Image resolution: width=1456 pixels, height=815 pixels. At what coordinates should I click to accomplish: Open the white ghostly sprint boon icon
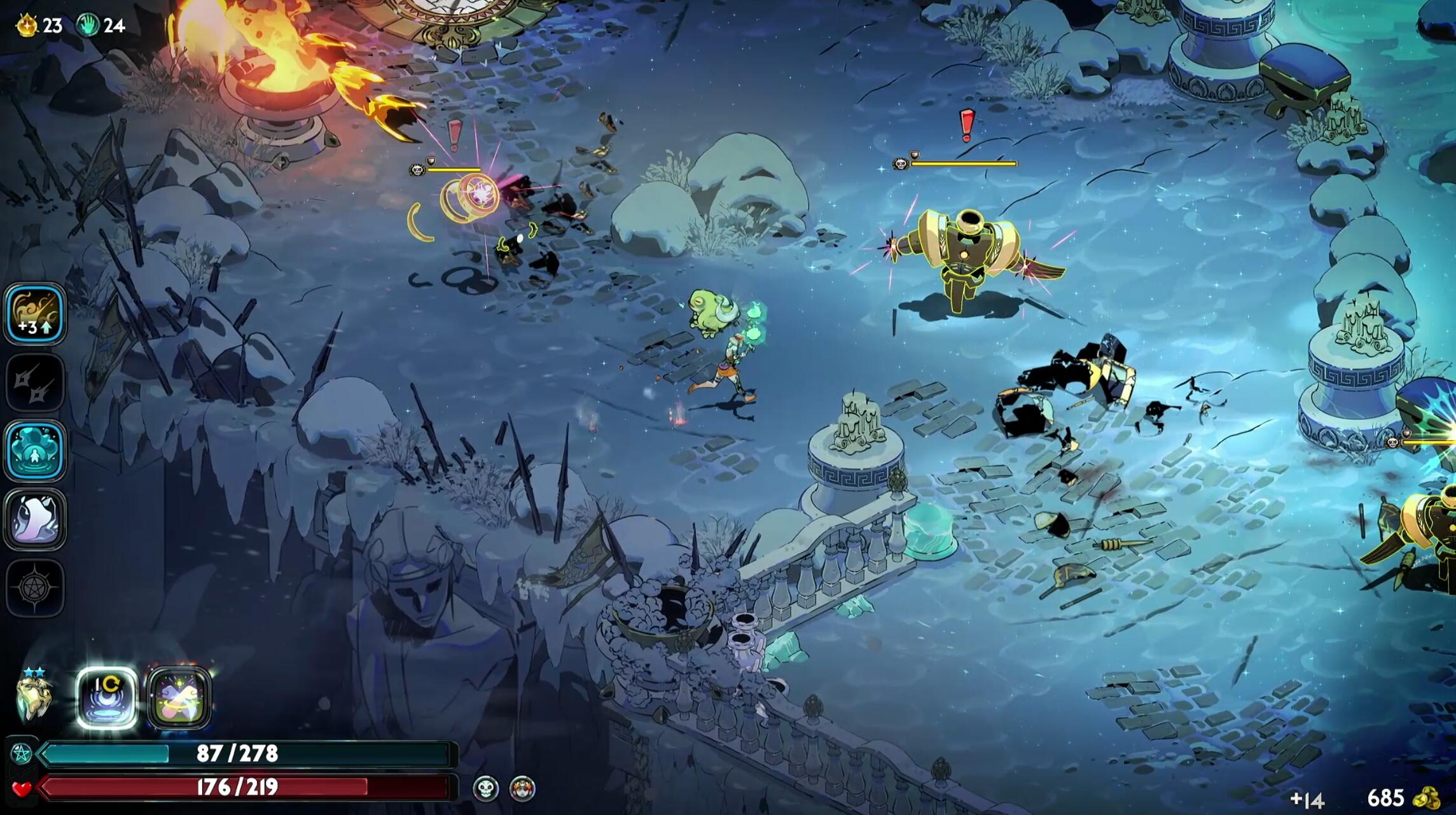(36, 519)
